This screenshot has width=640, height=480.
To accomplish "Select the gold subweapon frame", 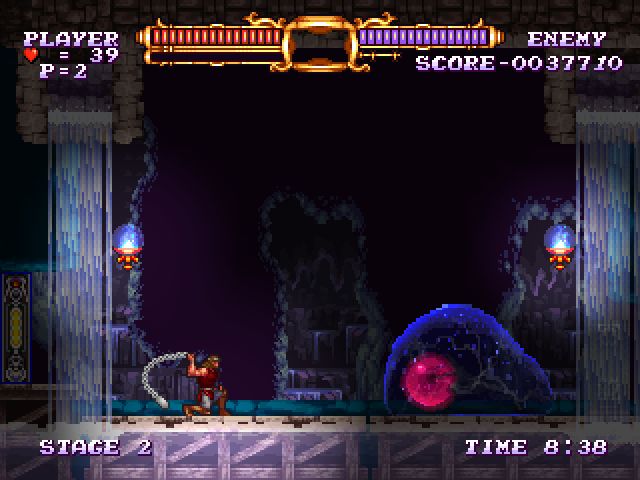I will coord(320,43).
